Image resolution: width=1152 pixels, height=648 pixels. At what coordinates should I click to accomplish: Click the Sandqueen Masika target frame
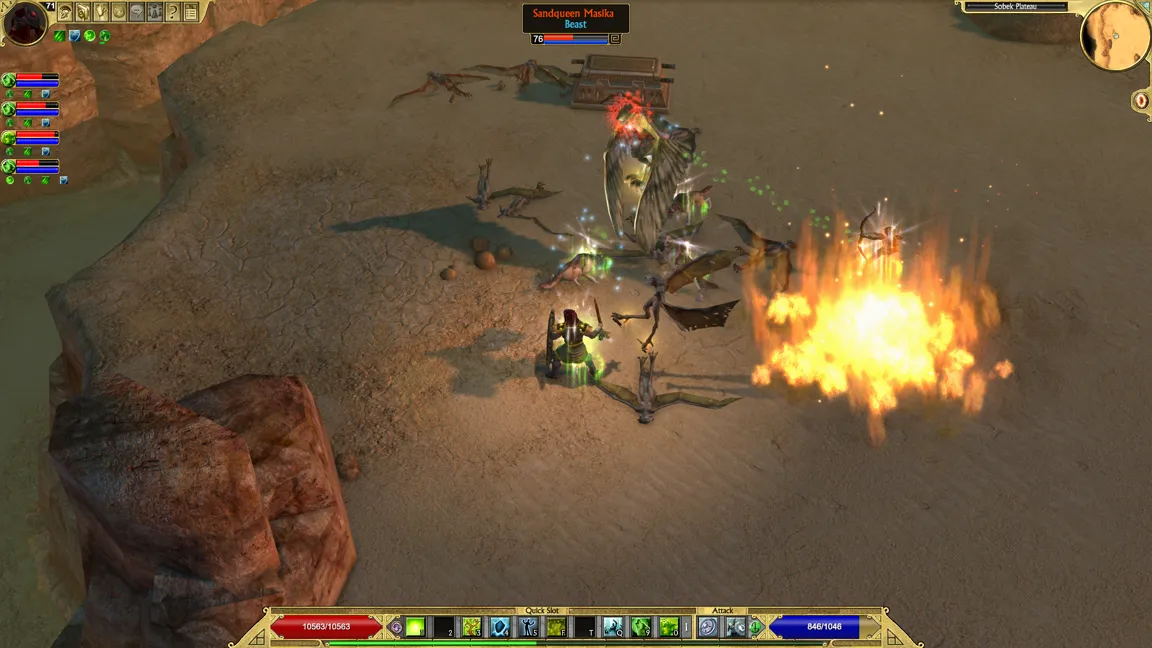[x=575, y=18]
